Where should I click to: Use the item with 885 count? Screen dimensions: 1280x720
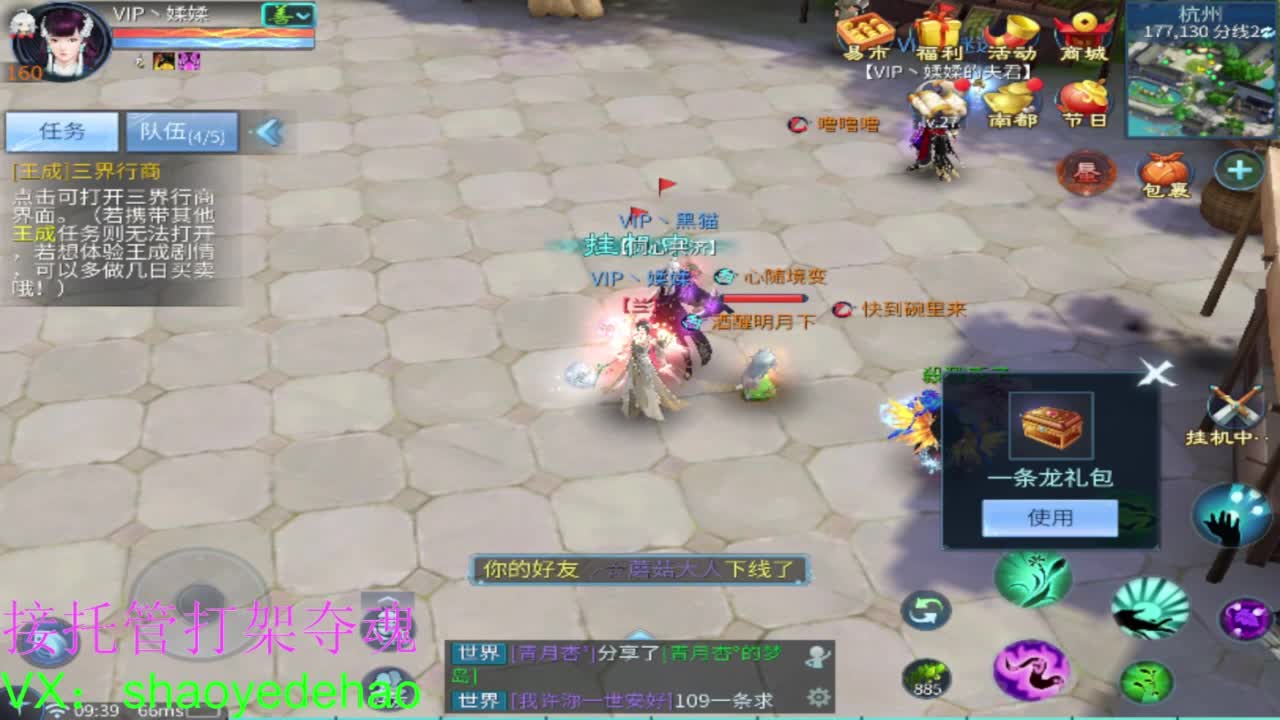(927, 676)
